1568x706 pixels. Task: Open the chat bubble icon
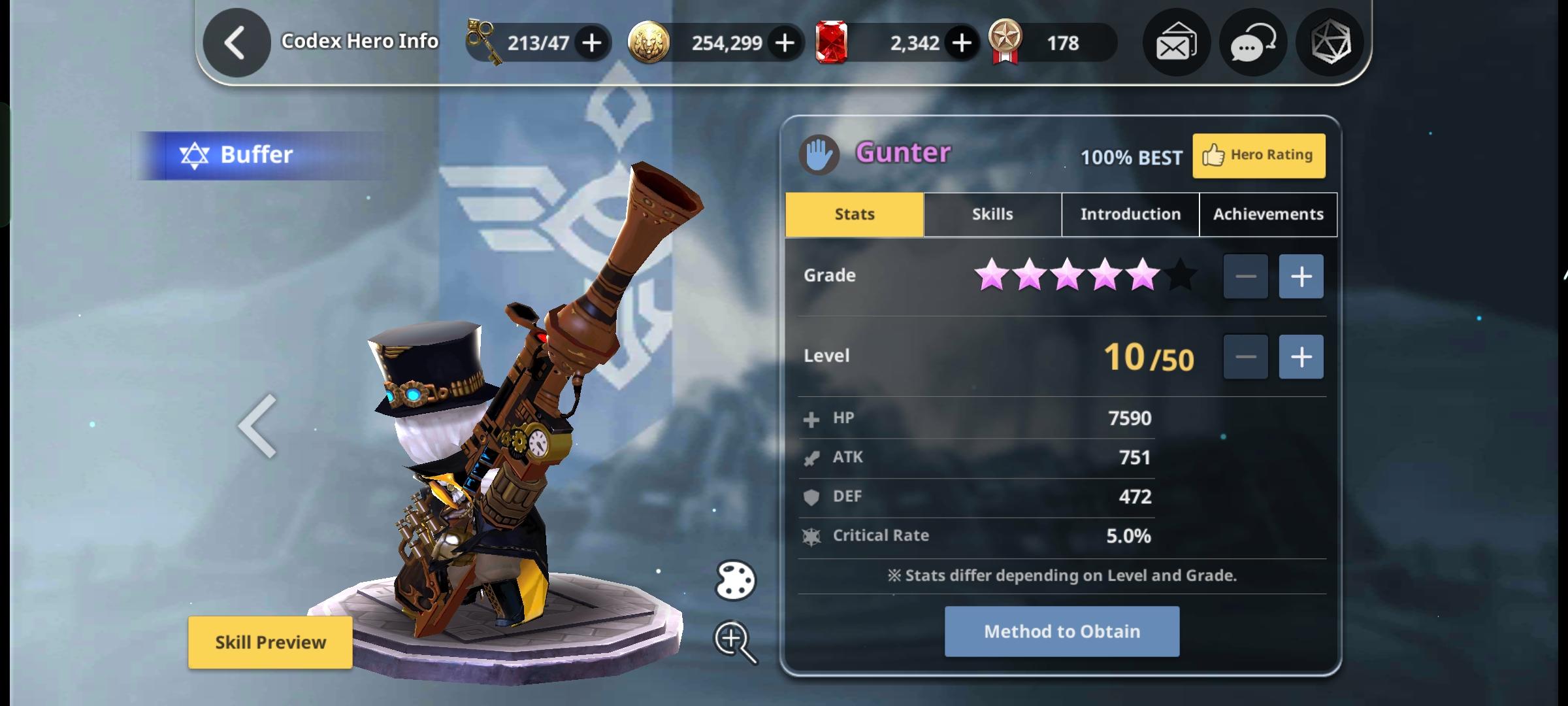1252,42
